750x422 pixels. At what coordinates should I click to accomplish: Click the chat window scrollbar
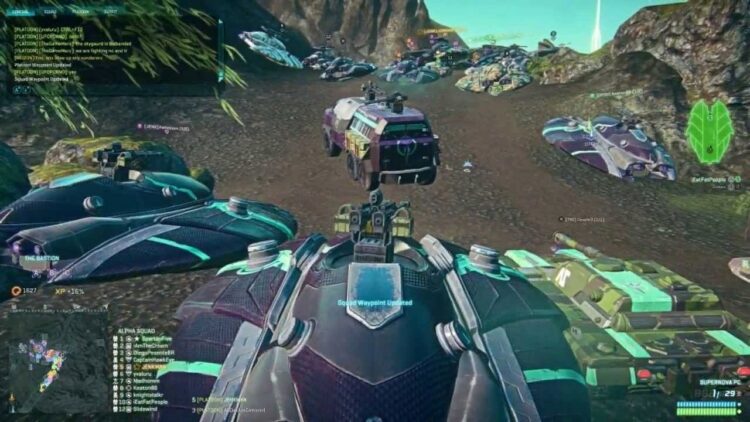click(x=218, y=50)
